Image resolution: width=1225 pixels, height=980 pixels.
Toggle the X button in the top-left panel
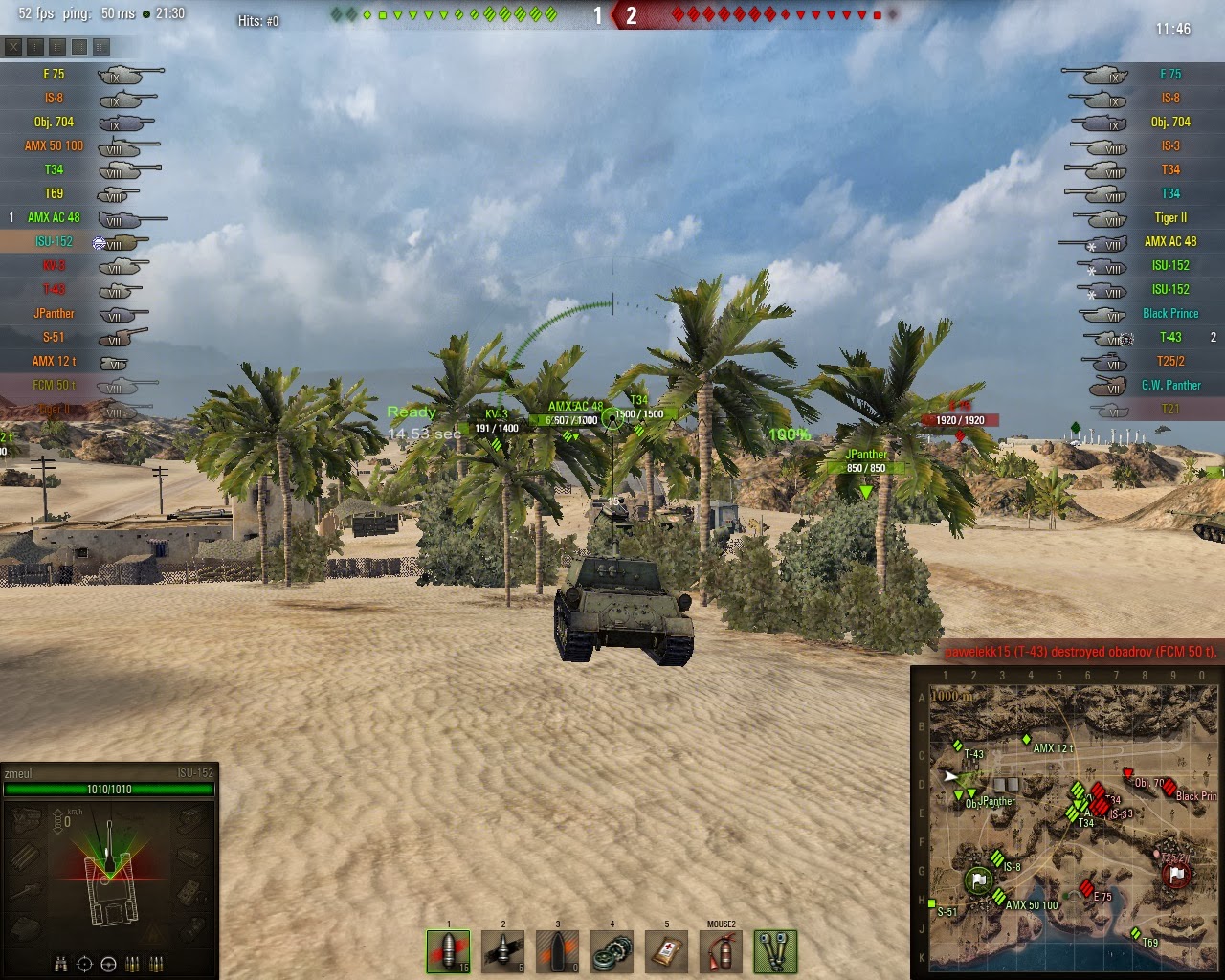click(x=13, y=47)
